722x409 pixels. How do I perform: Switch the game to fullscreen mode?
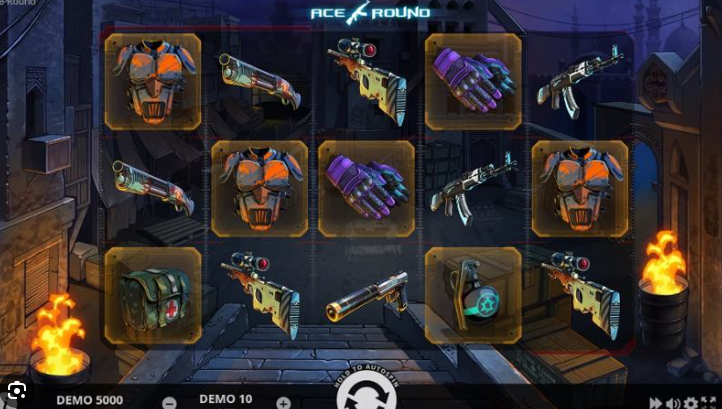click(709, 403)
